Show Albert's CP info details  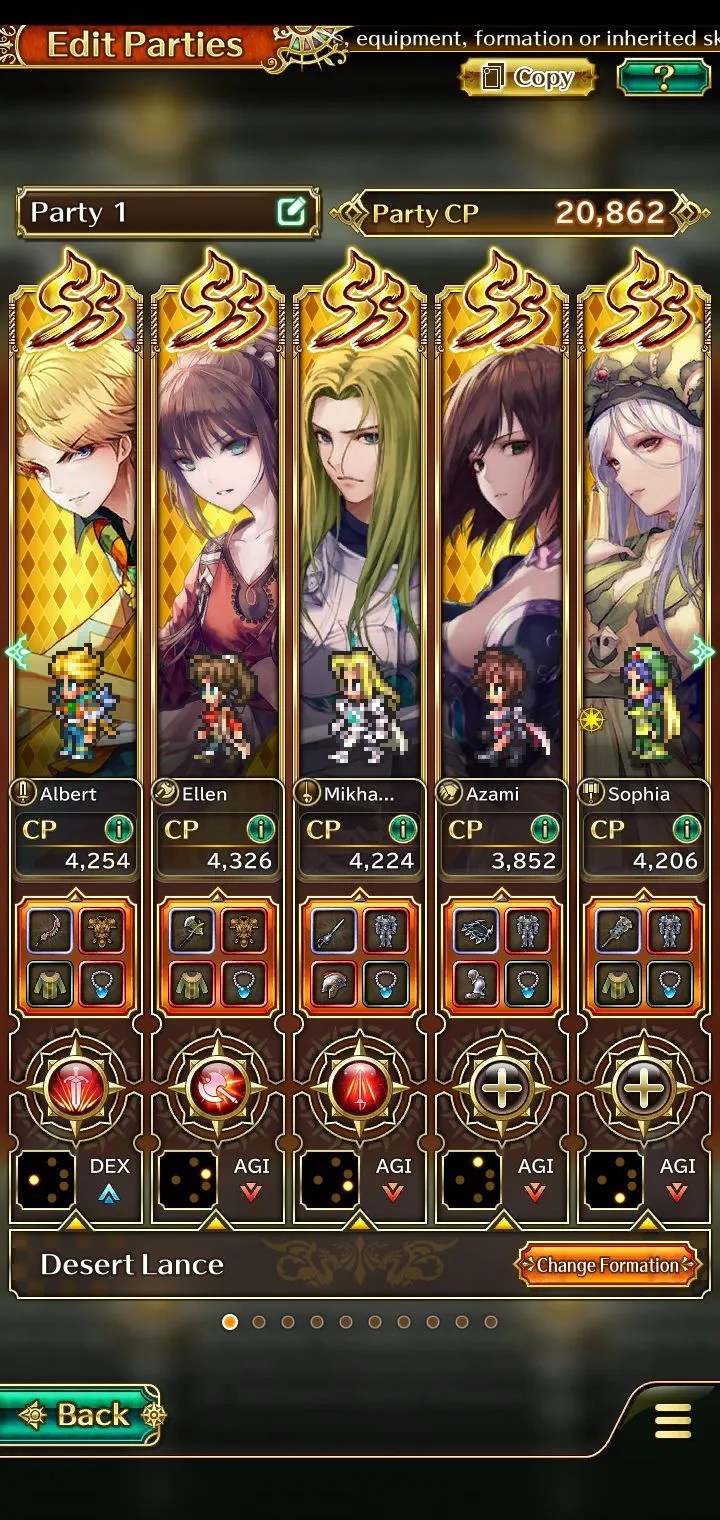118,829
